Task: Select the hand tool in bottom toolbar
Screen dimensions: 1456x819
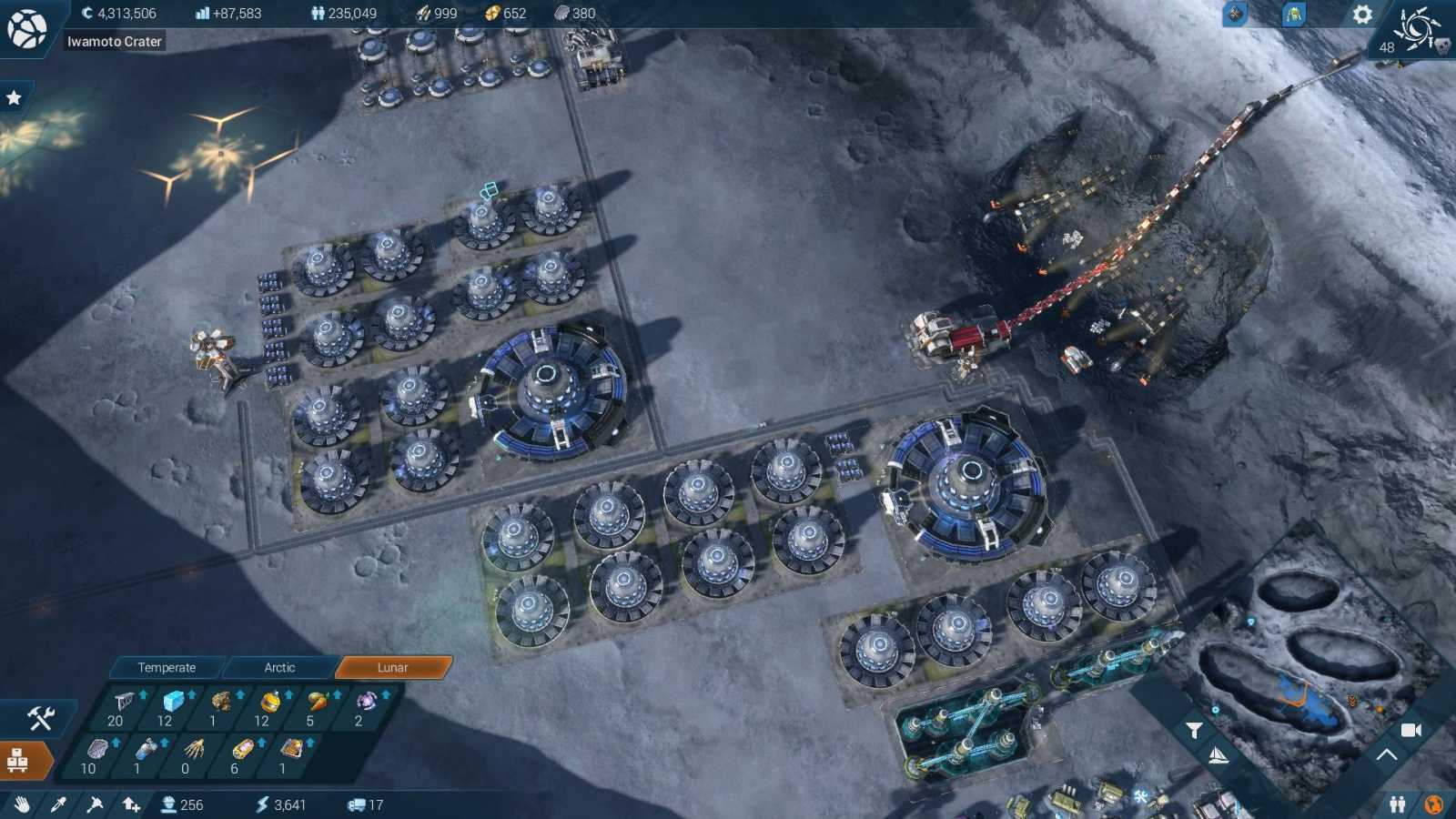Action: (x=21, y=804)
